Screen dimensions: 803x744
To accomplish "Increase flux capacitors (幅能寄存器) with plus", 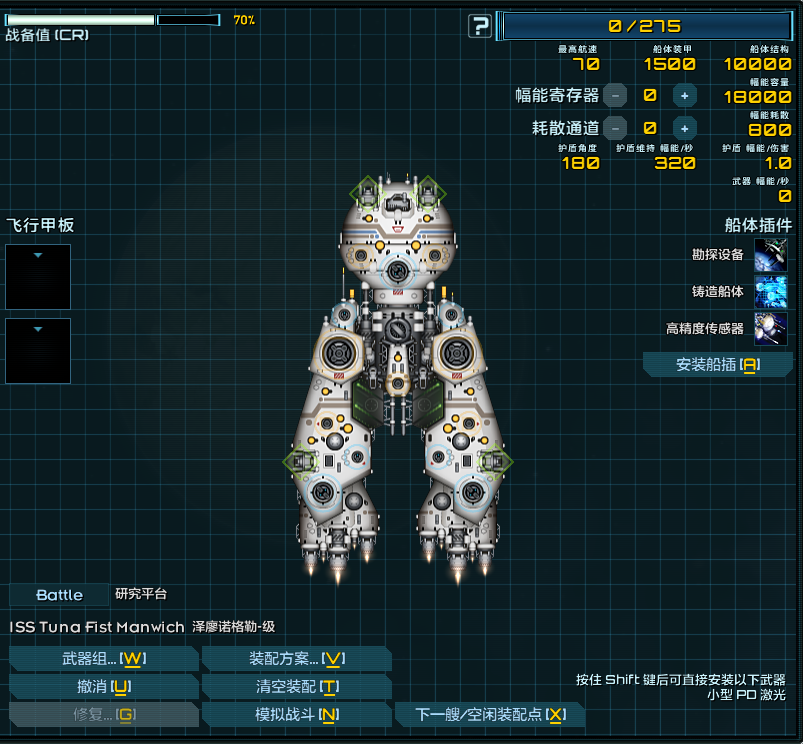I will tap(684, 96).
